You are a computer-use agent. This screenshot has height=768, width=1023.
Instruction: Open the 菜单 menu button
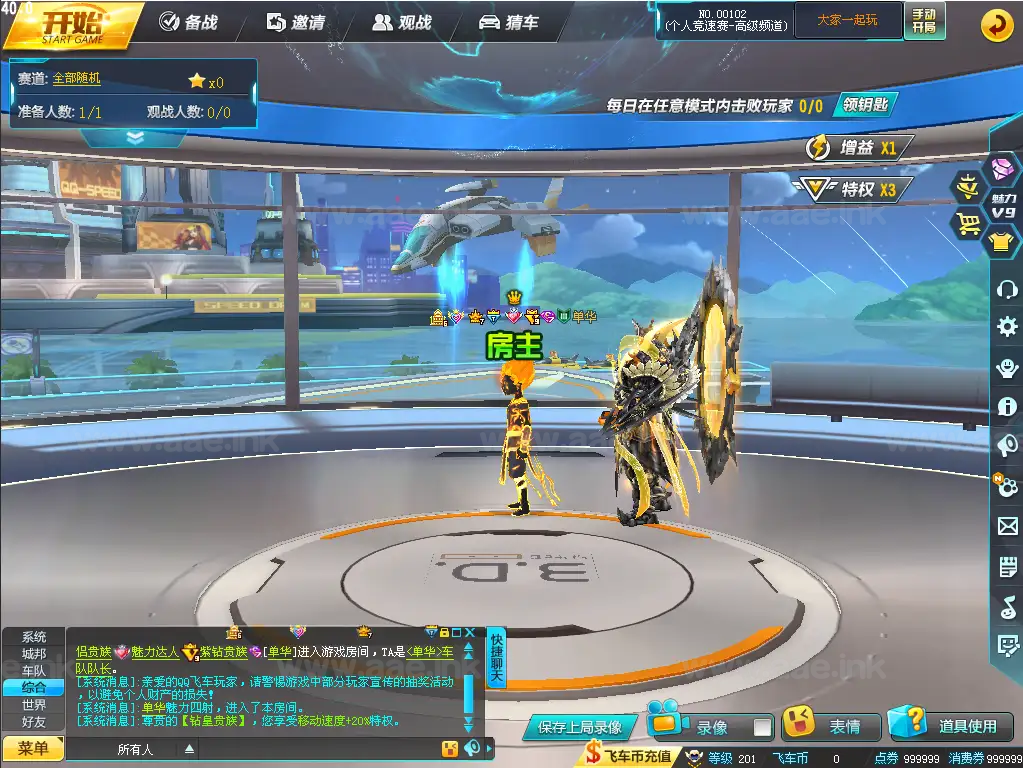tap(32, 748)
